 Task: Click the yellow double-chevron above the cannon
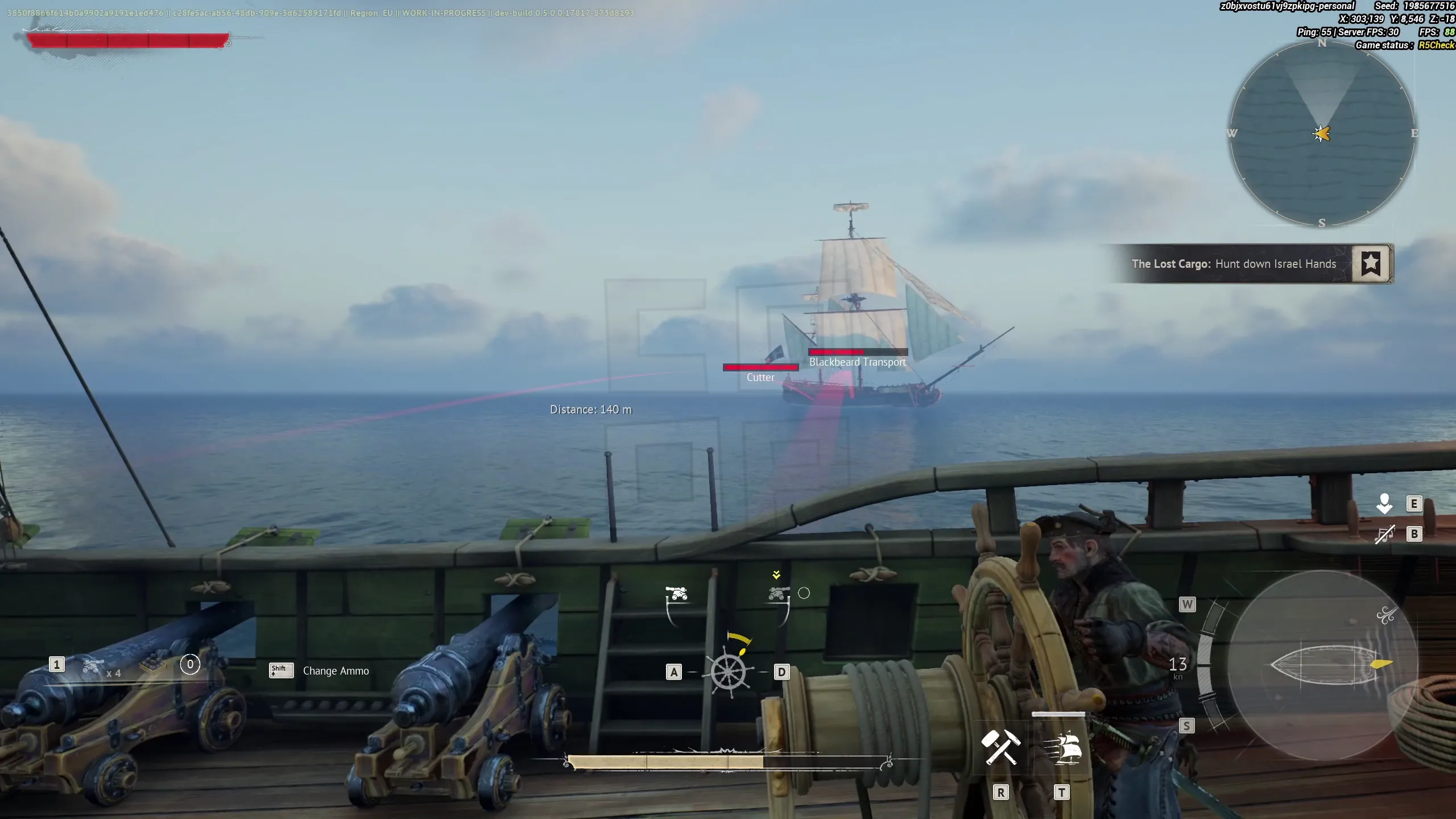pyautogui.click(x=777, y=573)
